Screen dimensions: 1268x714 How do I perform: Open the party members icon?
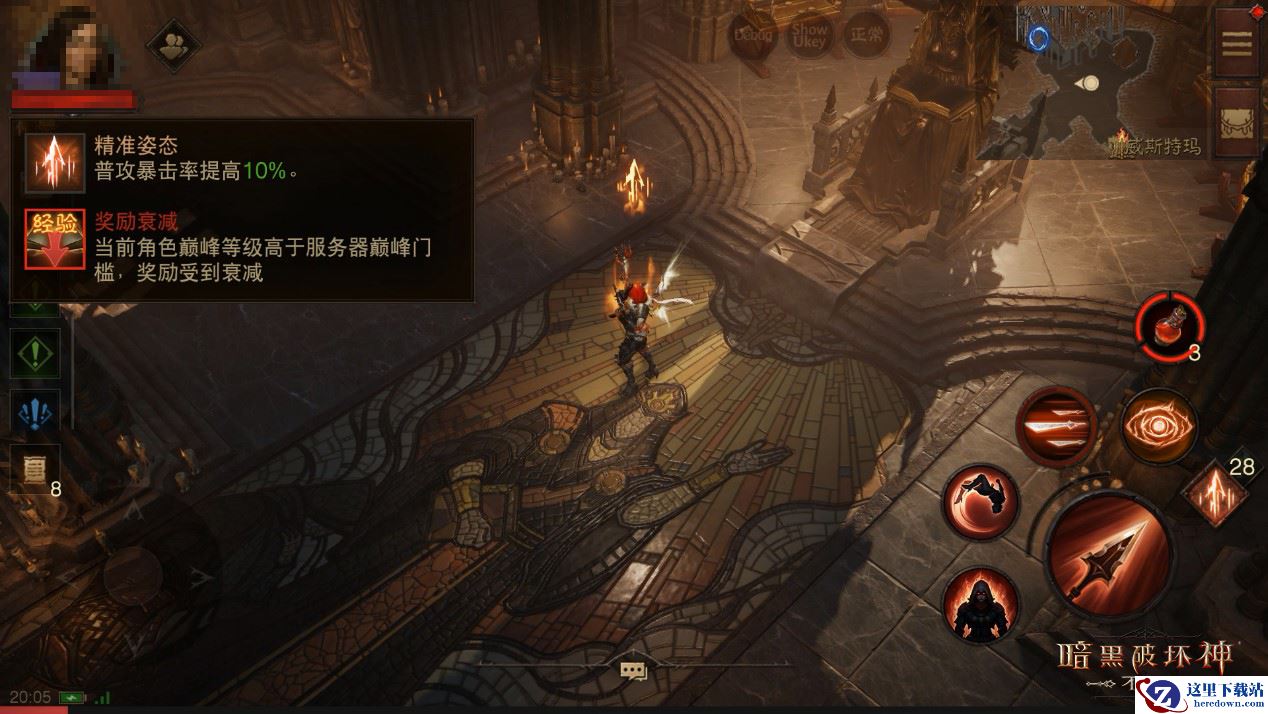(174, 45)
